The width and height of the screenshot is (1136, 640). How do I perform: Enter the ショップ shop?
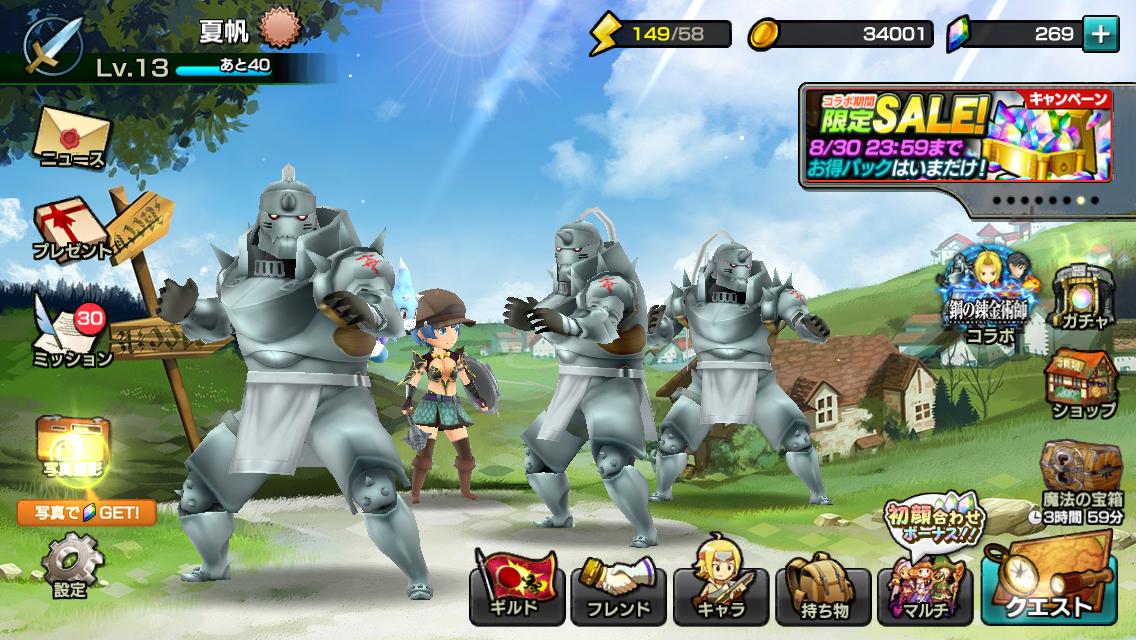click(1082, 384)
